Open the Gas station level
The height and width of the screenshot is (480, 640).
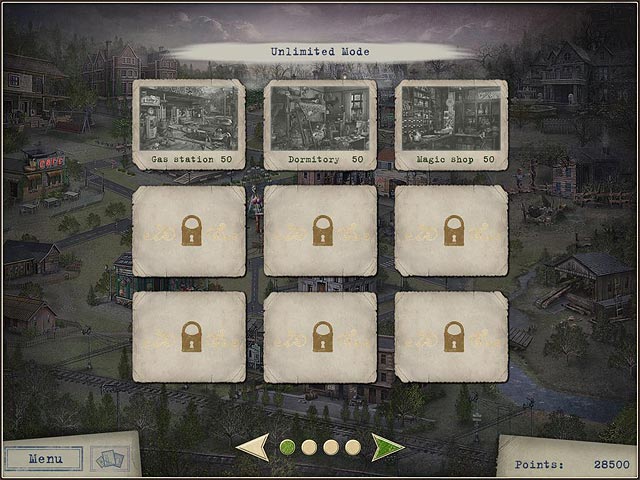tap(189, 124)
